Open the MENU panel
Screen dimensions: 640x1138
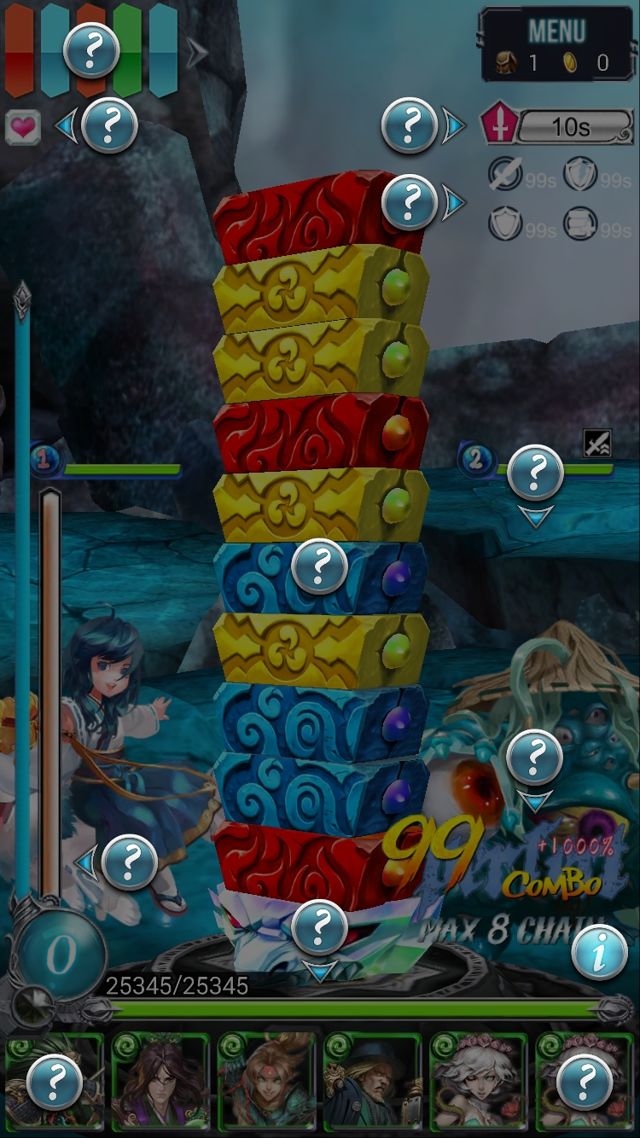pyautogui.click(x=556, y=44)
